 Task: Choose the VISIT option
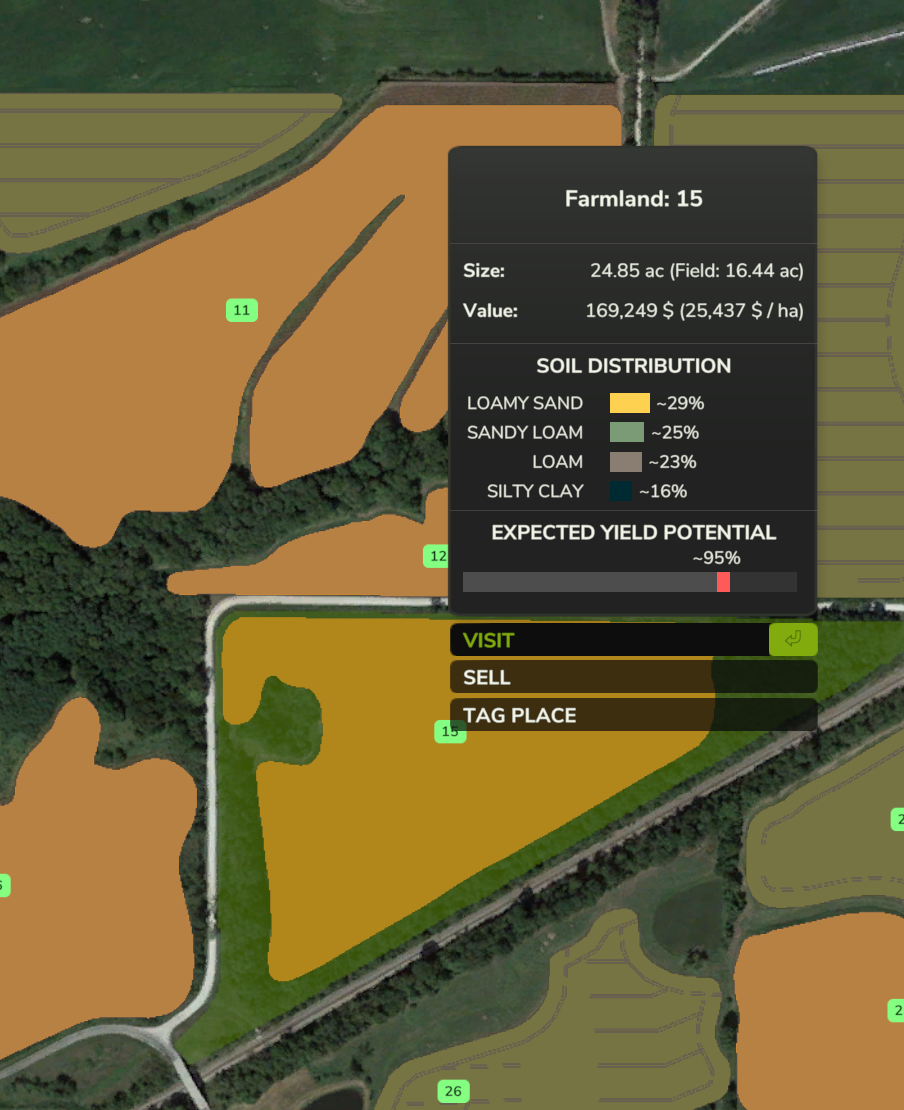pyautogui.click(x=610, y=640)
